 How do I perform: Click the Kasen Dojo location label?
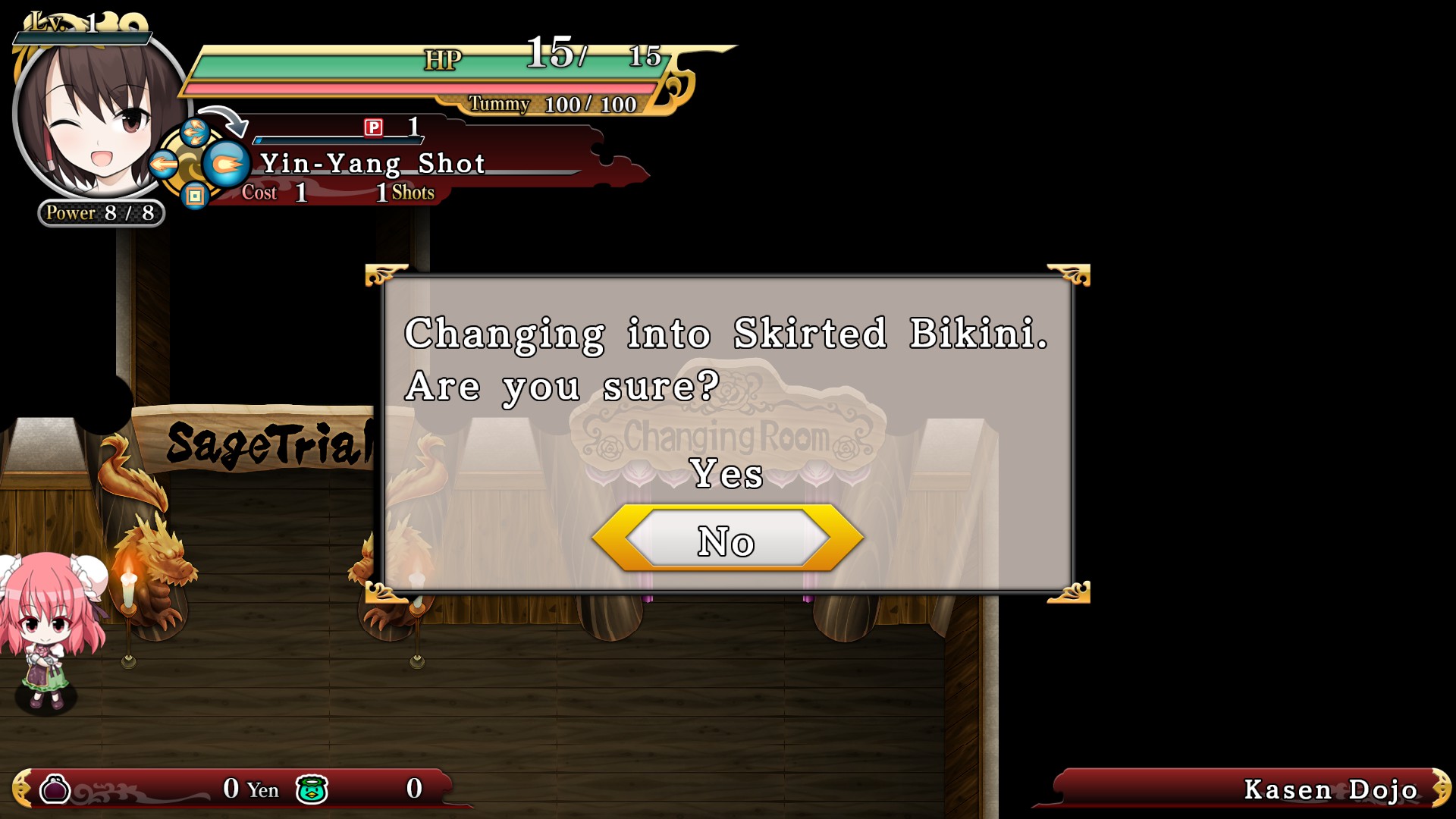1331,791
